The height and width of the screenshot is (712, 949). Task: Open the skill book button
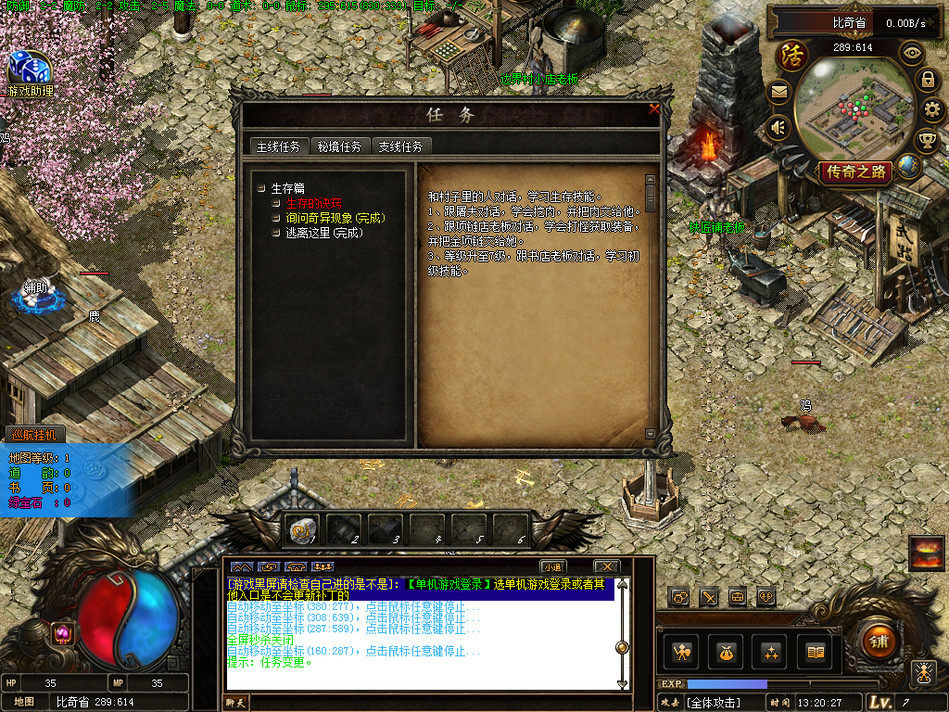(x=815, y=652)
